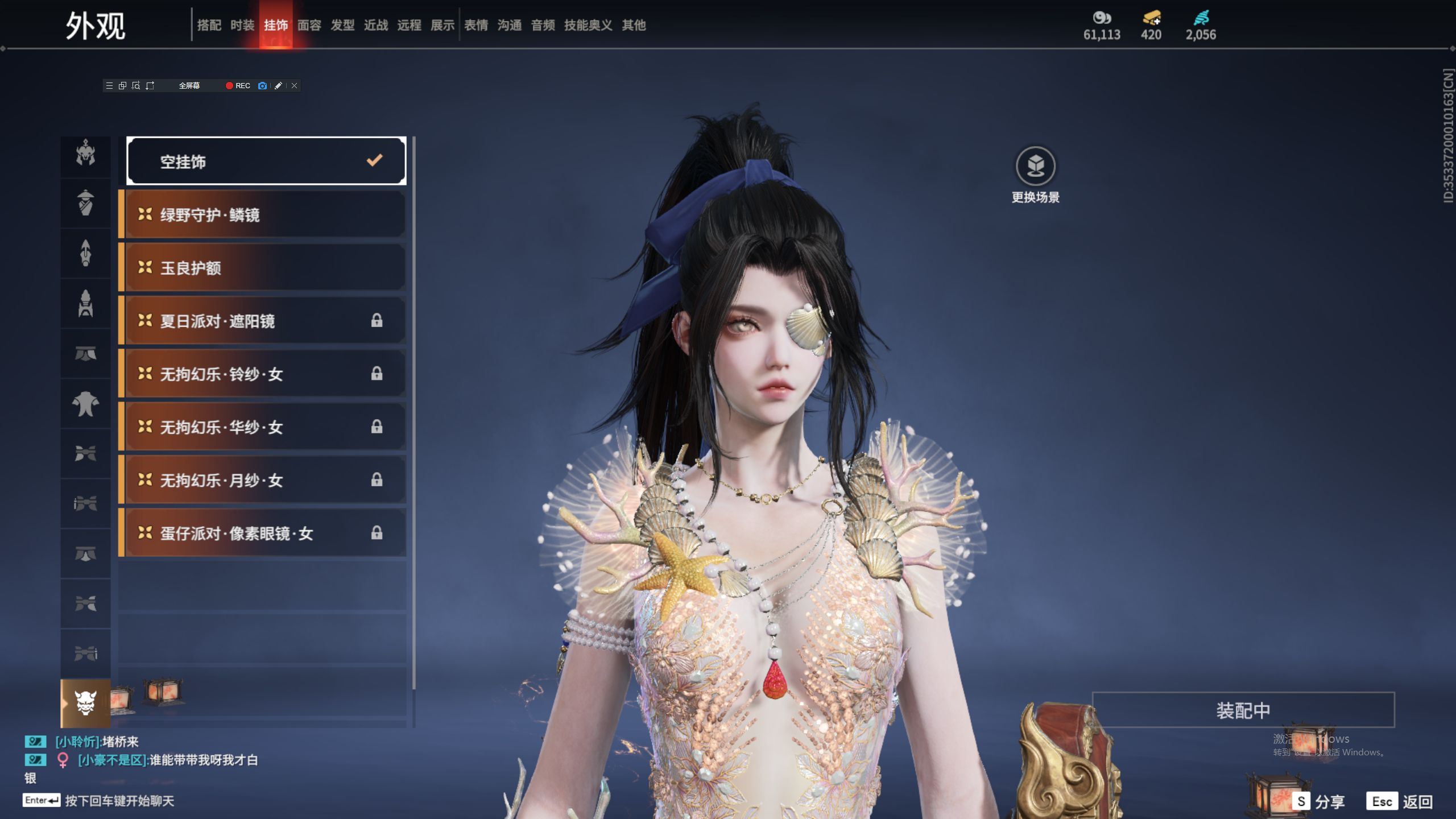Screen dimensions: 1456x819
Task: Open the 分享 share option
Action: pyautogui.click(x=1318, y=802)
